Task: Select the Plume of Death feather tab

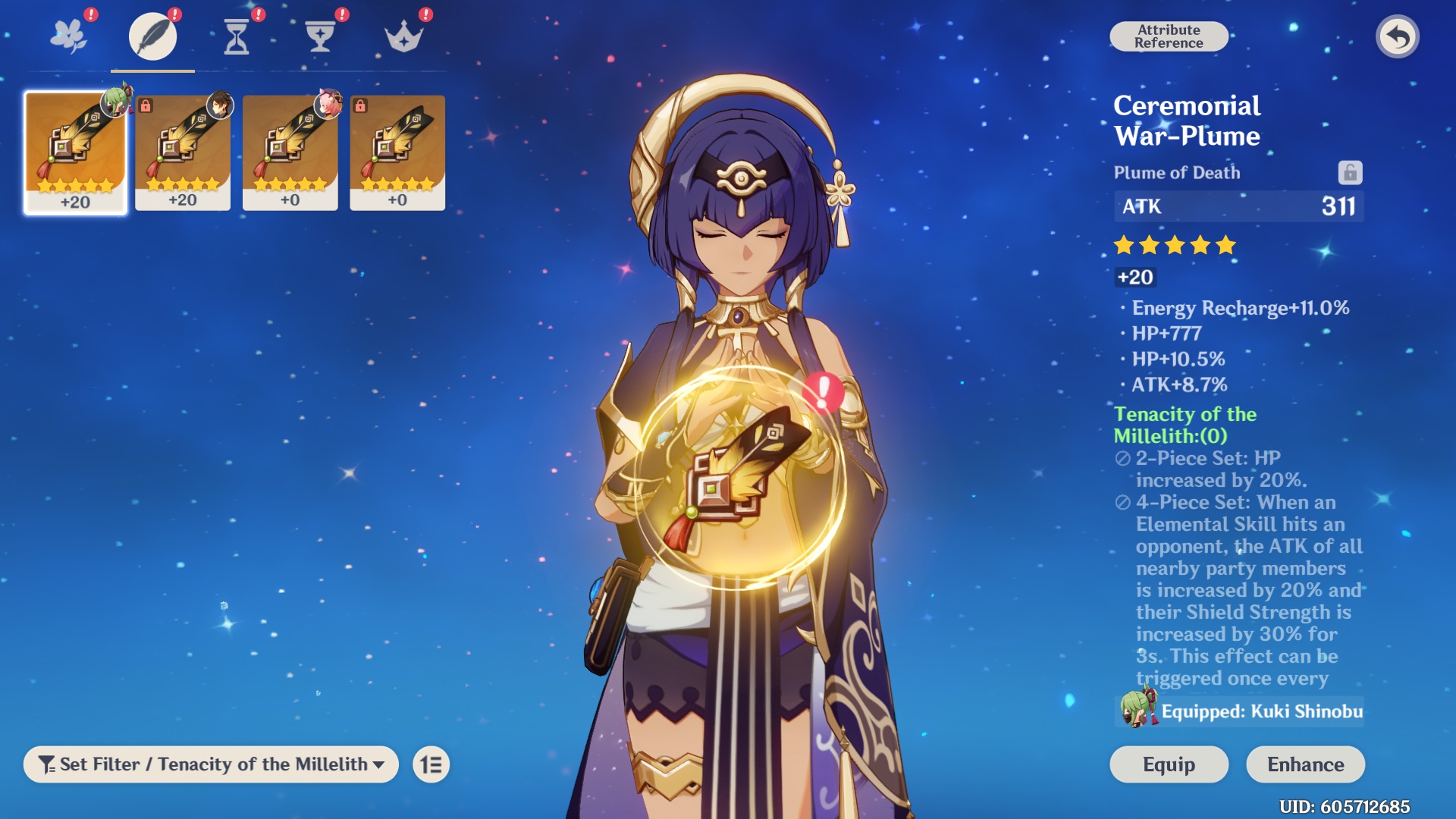Action: click(x=152, y=36)
